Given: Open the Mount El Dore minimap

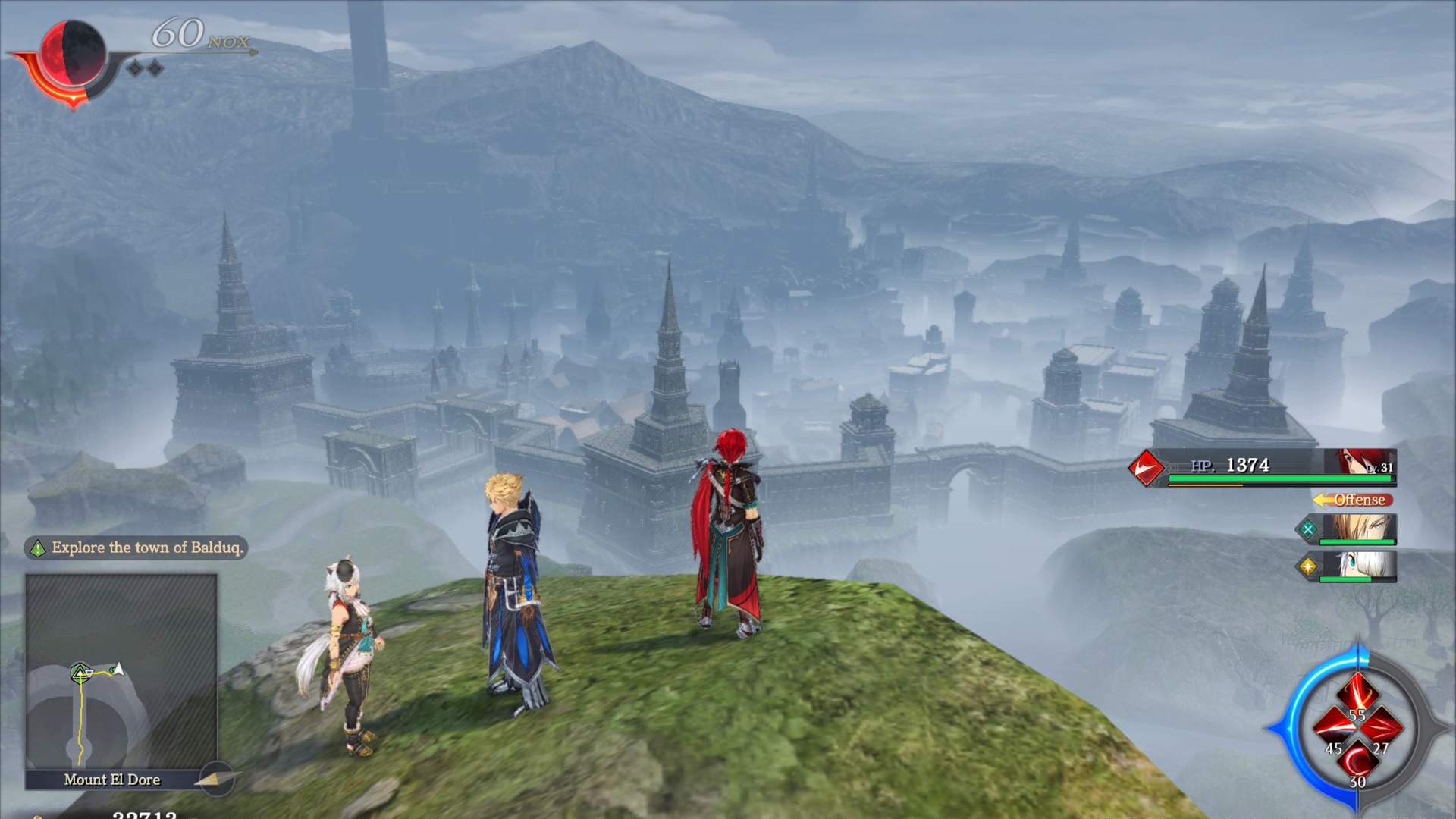Looking at the screenshot, I should point(121,671).
